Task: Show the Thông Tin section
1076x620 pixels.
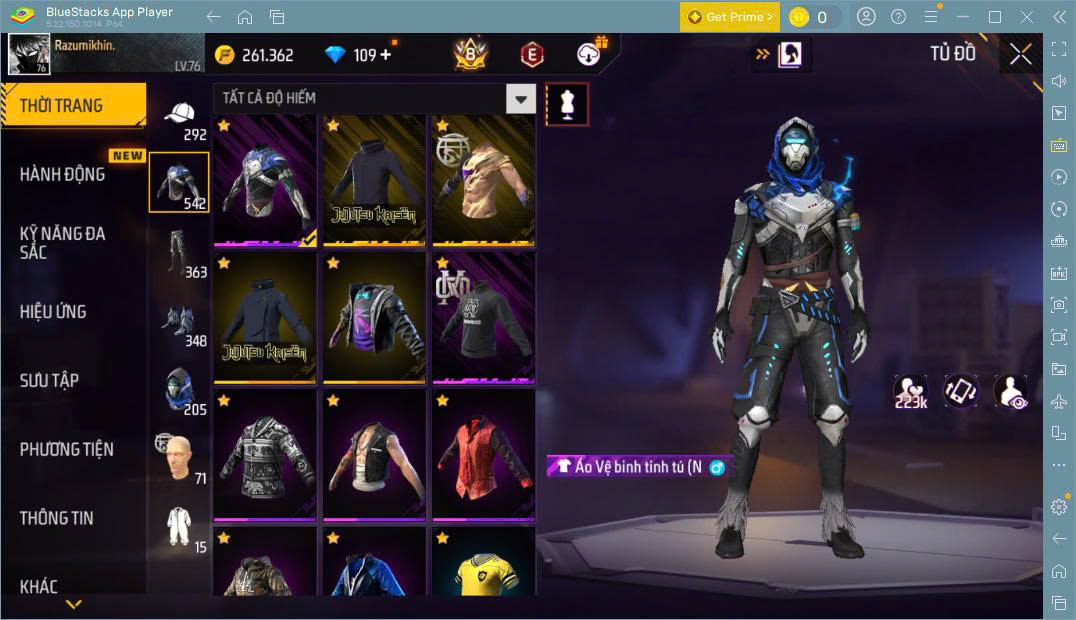Action: 56,517
